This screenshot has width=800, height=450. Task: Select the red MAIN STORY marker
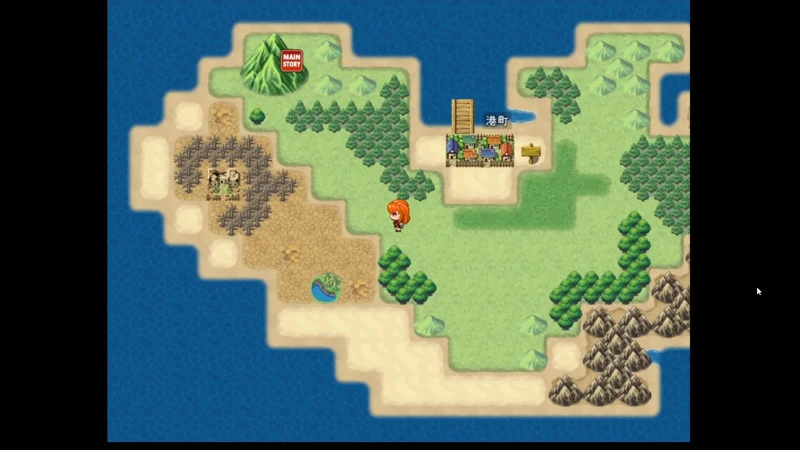click(291, 61)
